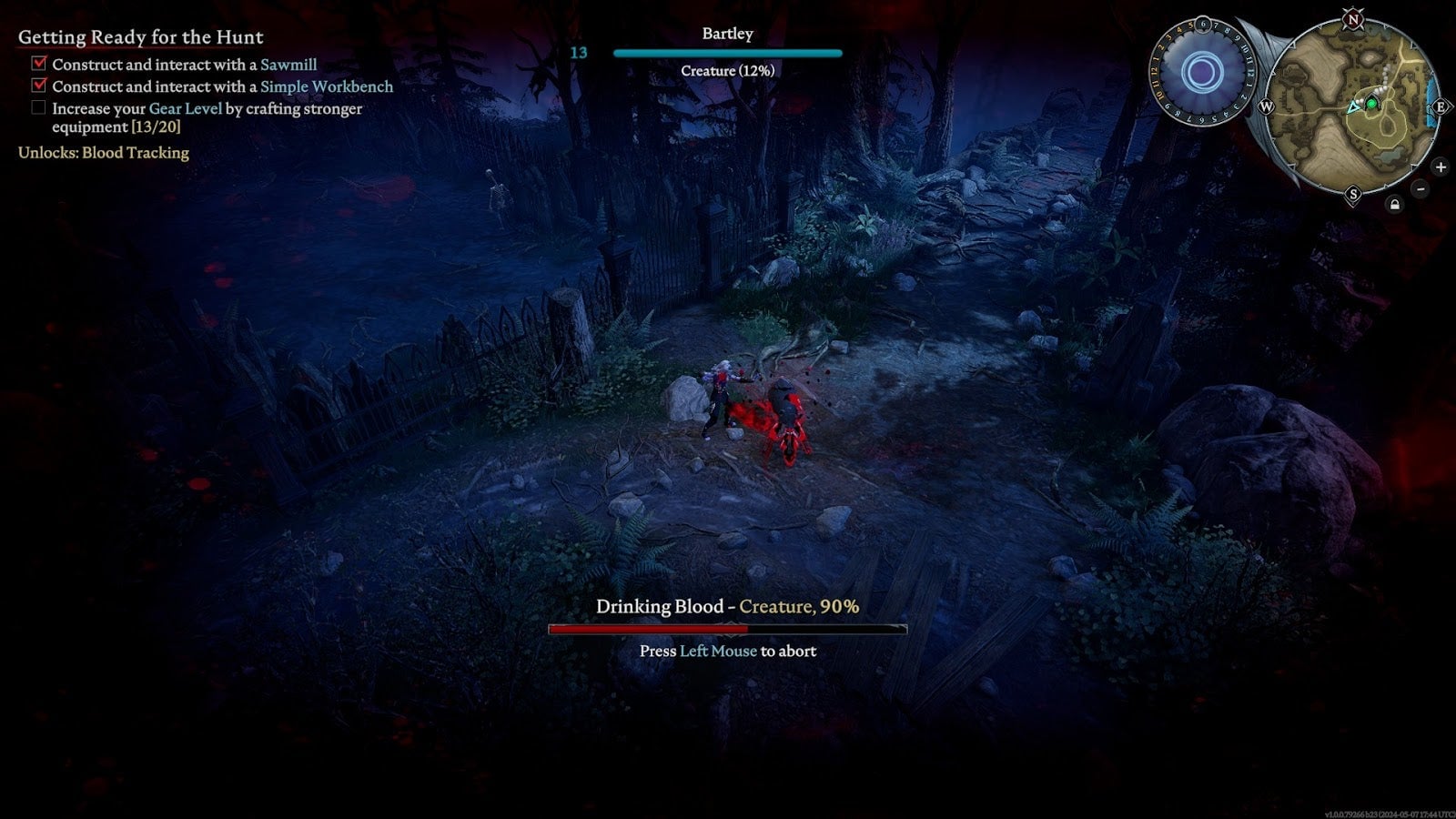Toggle the Sawmill quest checkbox
Screen dimensions: 1456x819
tap(38, 64)
